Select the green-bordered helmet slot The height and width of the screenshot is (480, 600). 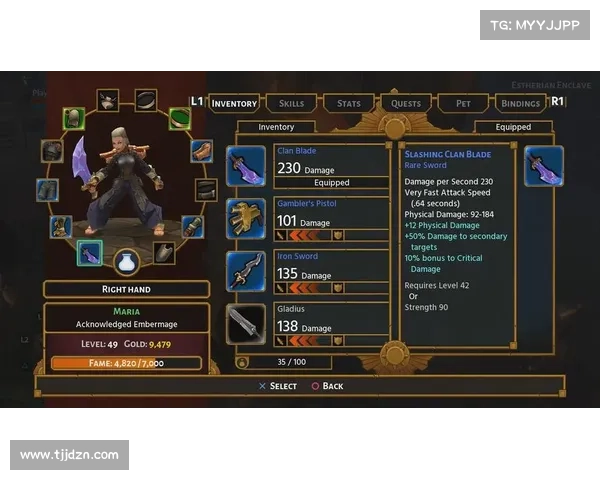(x=74, y=119)
